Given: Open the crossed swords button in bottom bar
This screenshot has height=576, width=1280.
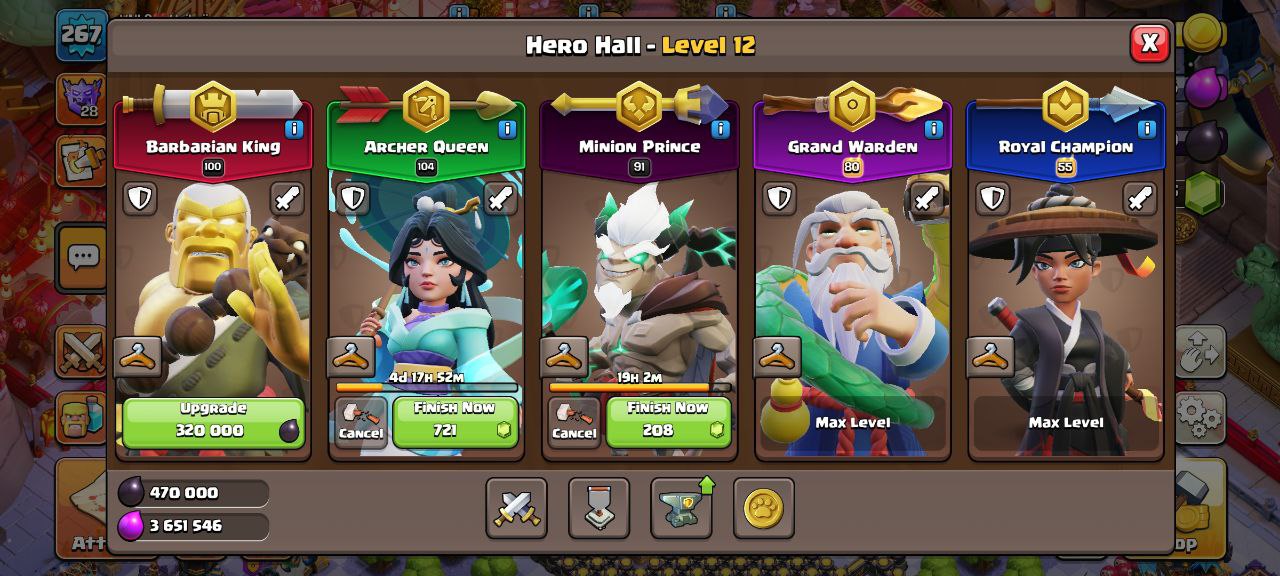Looking at the screenshot, I should coord(517,508).
